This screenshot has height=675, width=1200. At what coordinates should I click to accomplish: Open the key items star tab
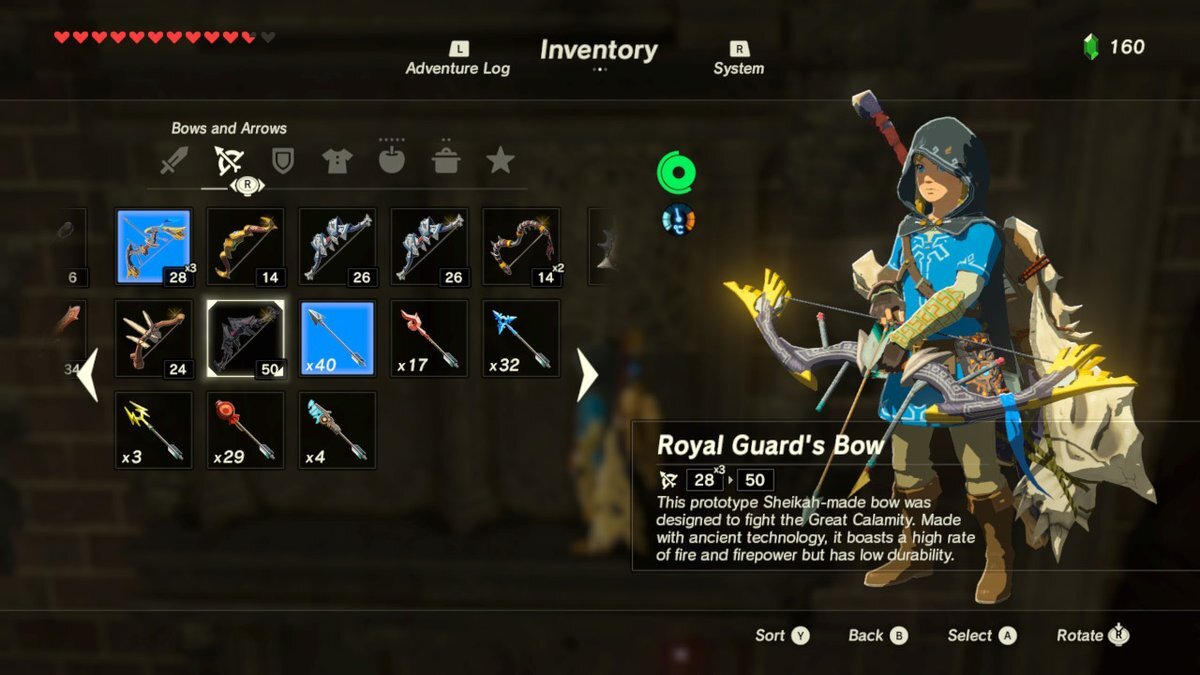pyautogui.click(x=499, y=160)
